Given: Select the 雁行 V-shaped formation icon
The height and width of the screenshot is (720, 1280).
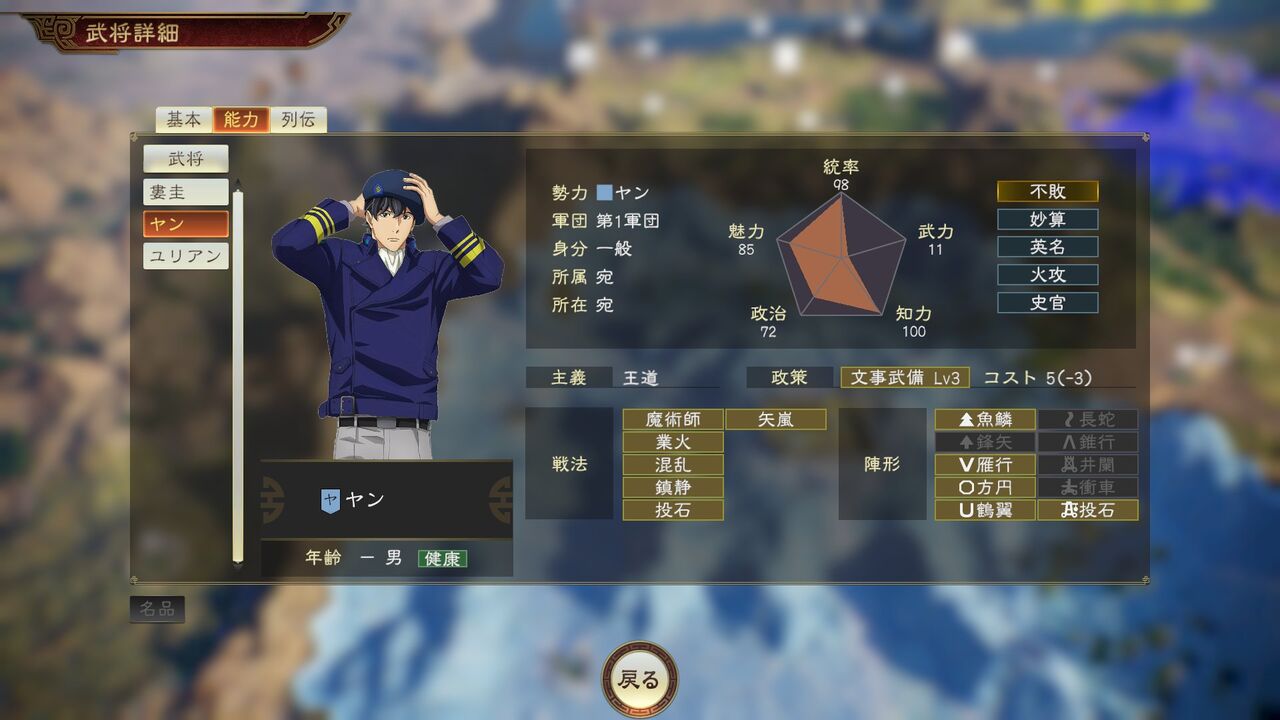Looking at the screenshot, I should (x=986, y=465).
